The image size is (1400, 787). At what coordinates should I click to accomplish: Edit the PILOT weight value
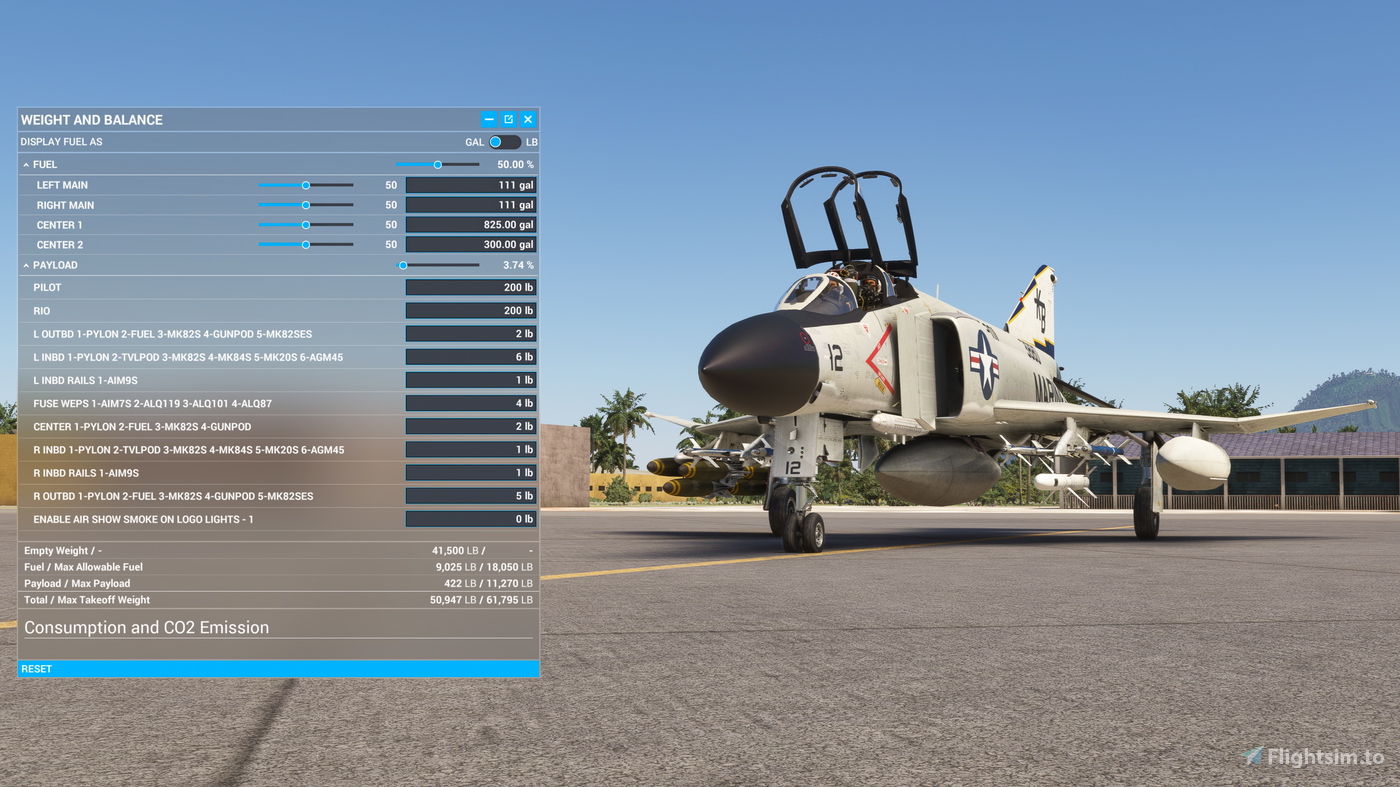click(x=470, y=286)
